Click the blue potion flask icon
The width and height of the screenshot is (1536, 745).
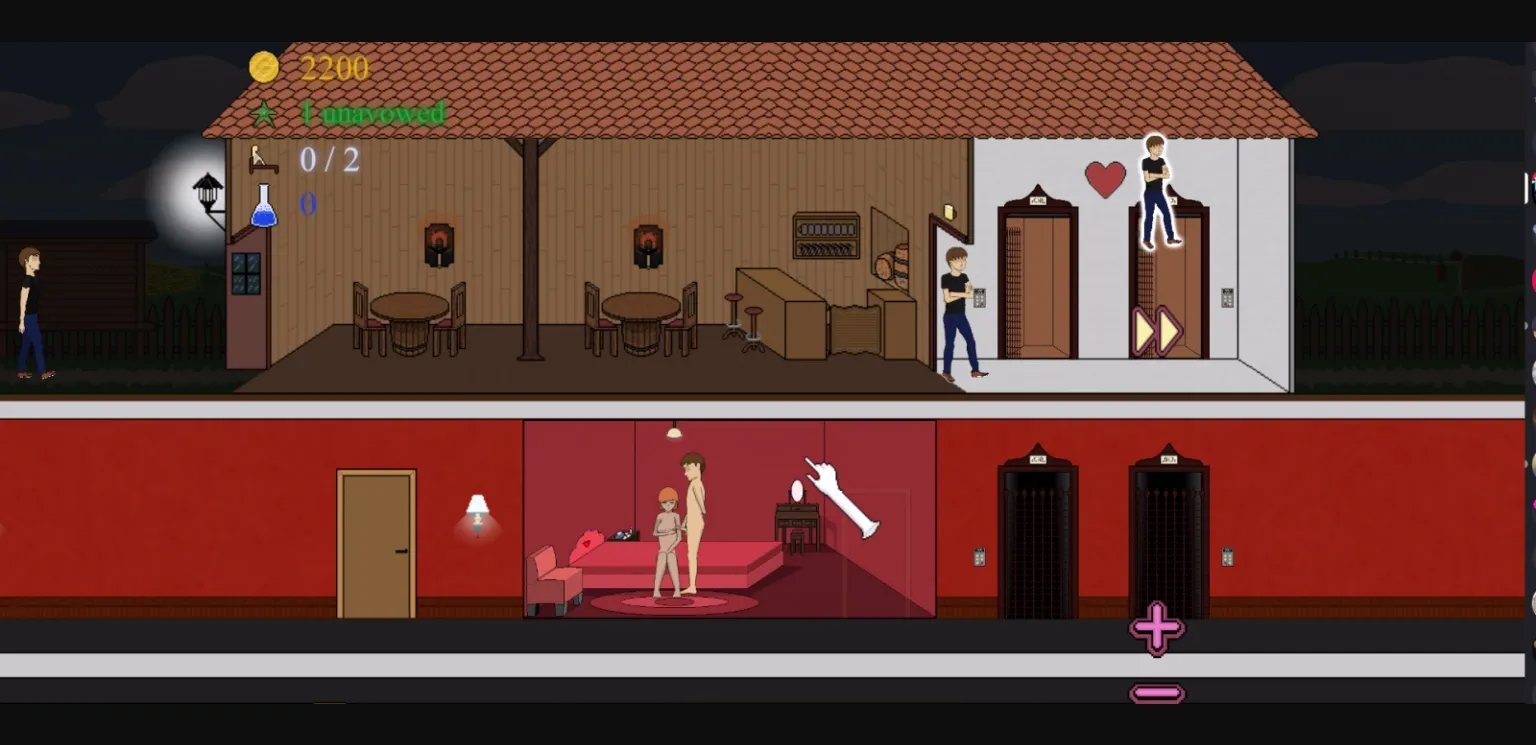pos(263,204)
